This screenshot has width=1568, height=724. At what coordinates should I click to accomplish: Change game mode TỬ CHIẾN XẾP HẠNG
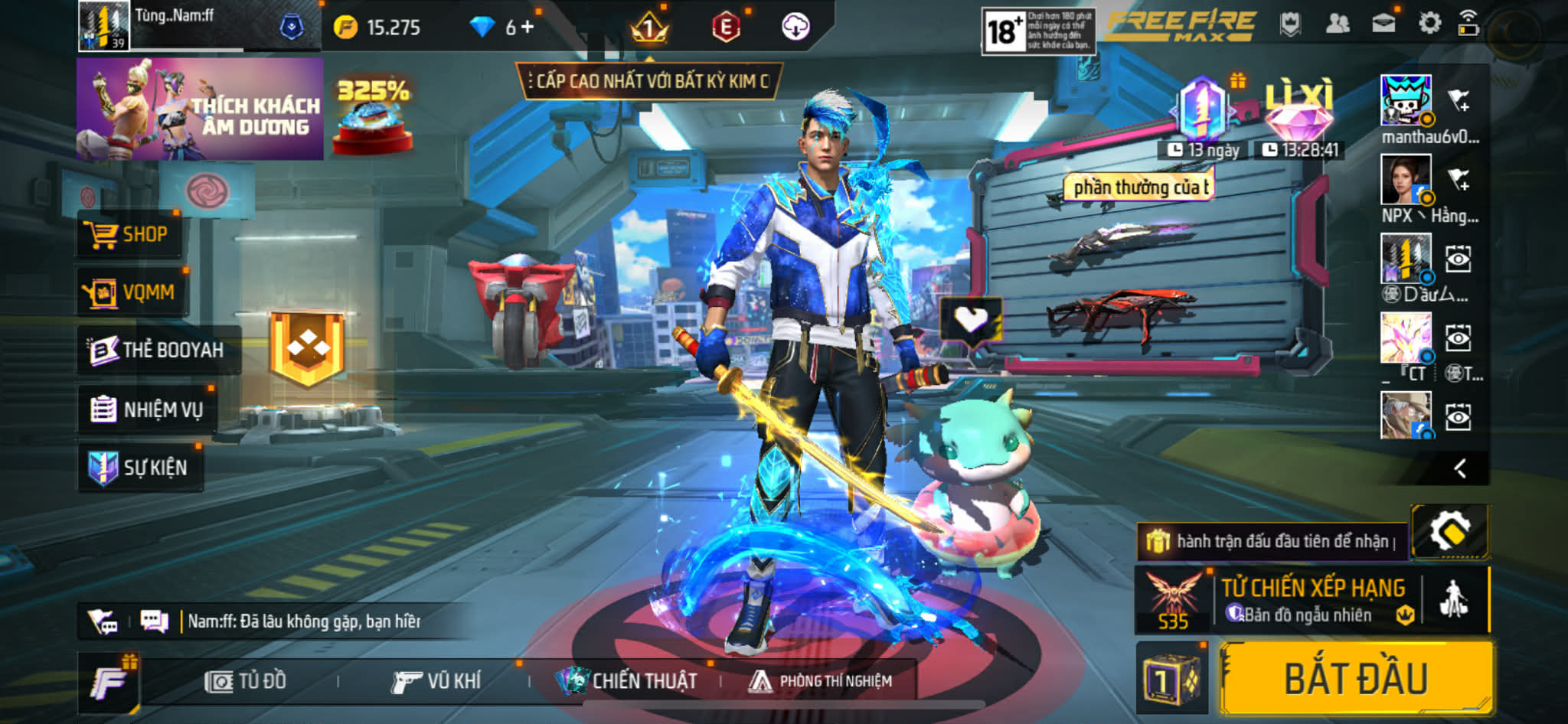pyautogui.click(x=1313, y=601)
